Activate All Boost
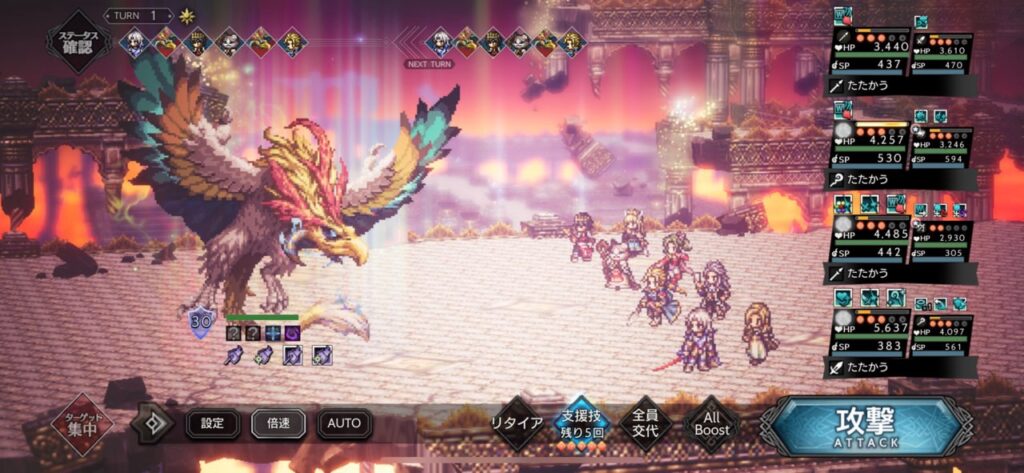 [711, 423]
